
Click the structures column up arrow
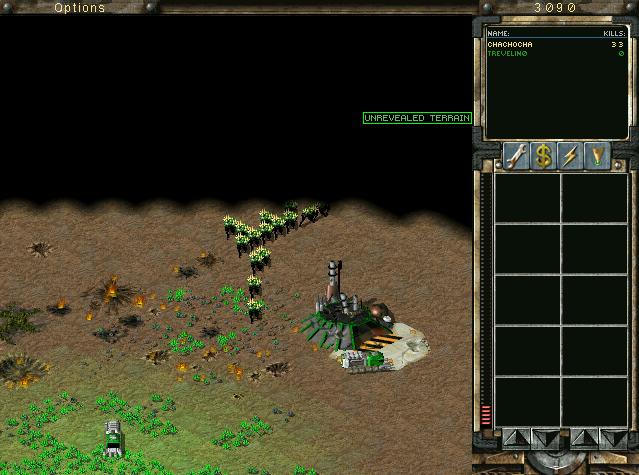tap(512, 438)
